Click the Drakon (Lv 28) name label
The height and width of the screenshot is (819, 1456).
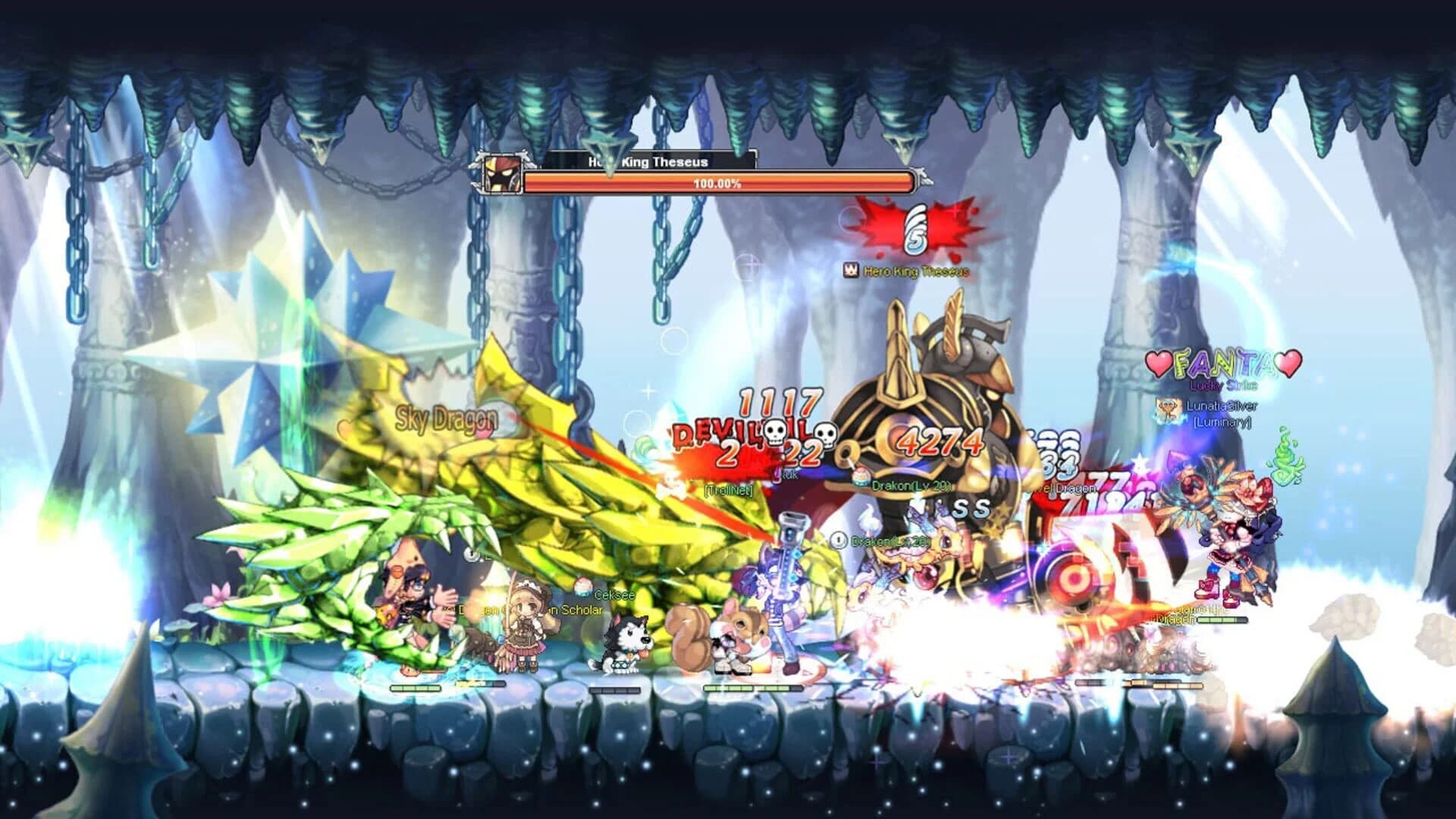(891, 542)
